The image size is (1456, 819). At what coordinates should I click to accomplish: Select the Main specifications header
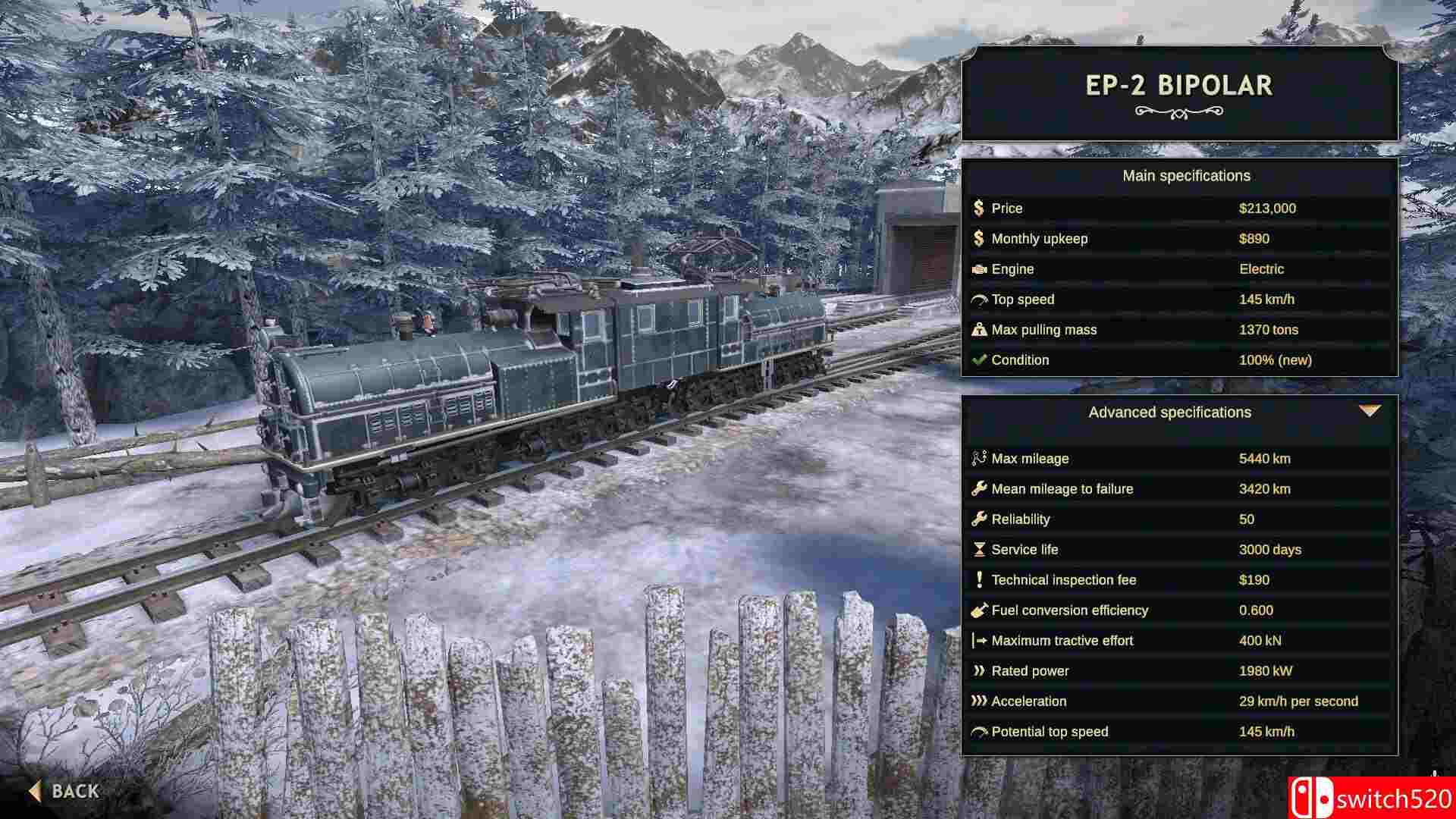[x=1187, y=175]
